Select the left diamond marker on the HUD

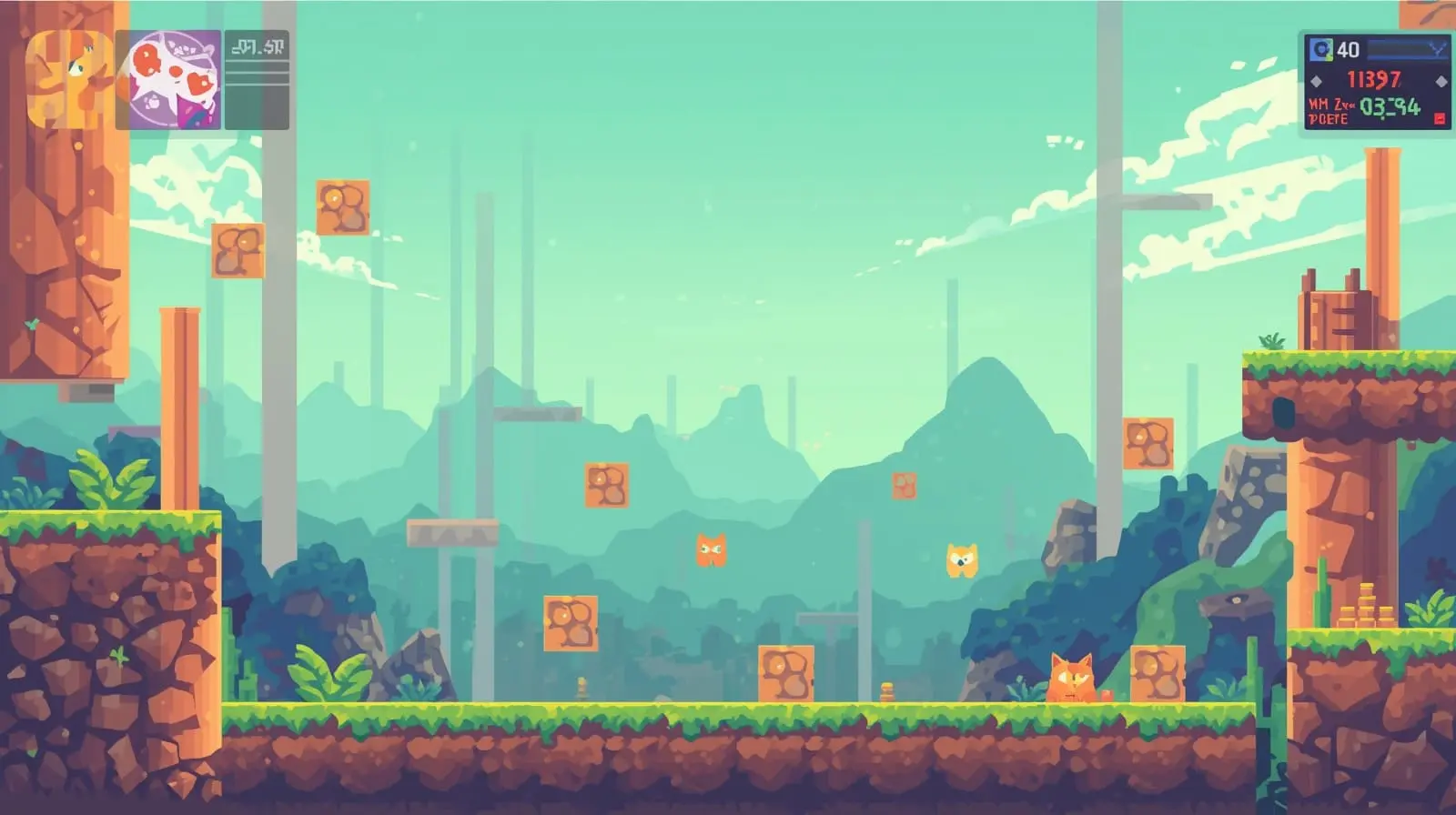click(x=1316, y=82)
